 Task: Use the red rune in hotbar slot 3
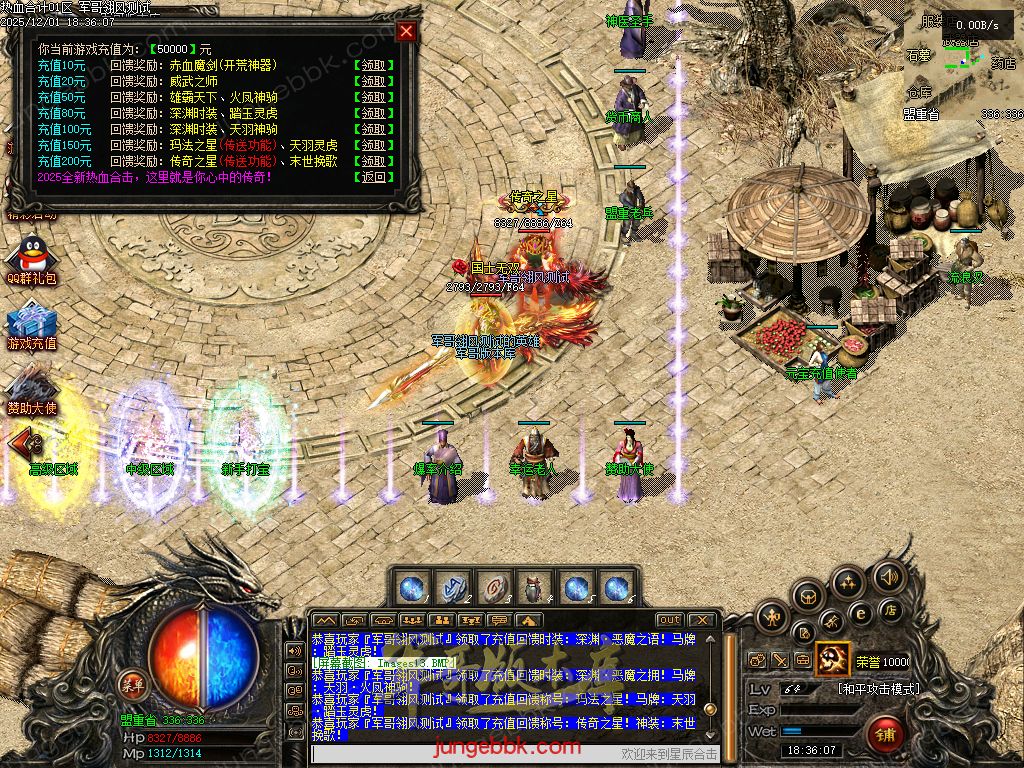[493, 588]
